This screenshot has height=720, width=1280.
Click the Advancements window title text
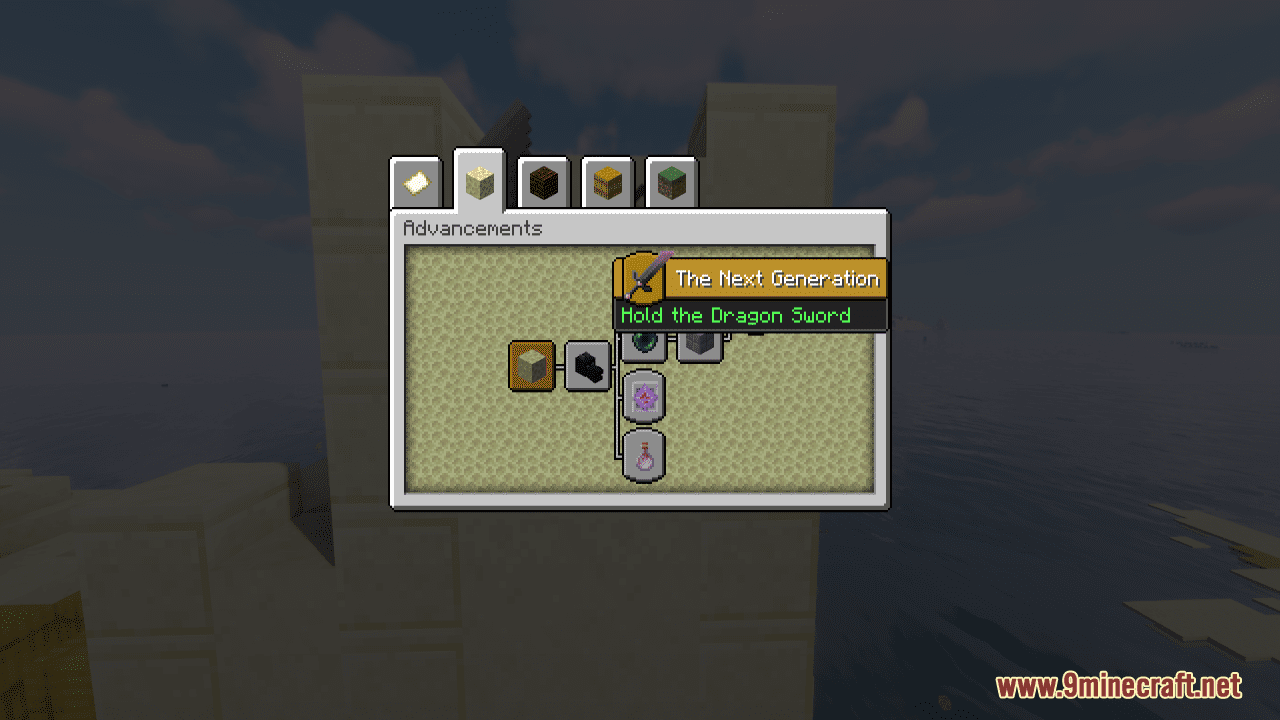click(x=471, y=229)
